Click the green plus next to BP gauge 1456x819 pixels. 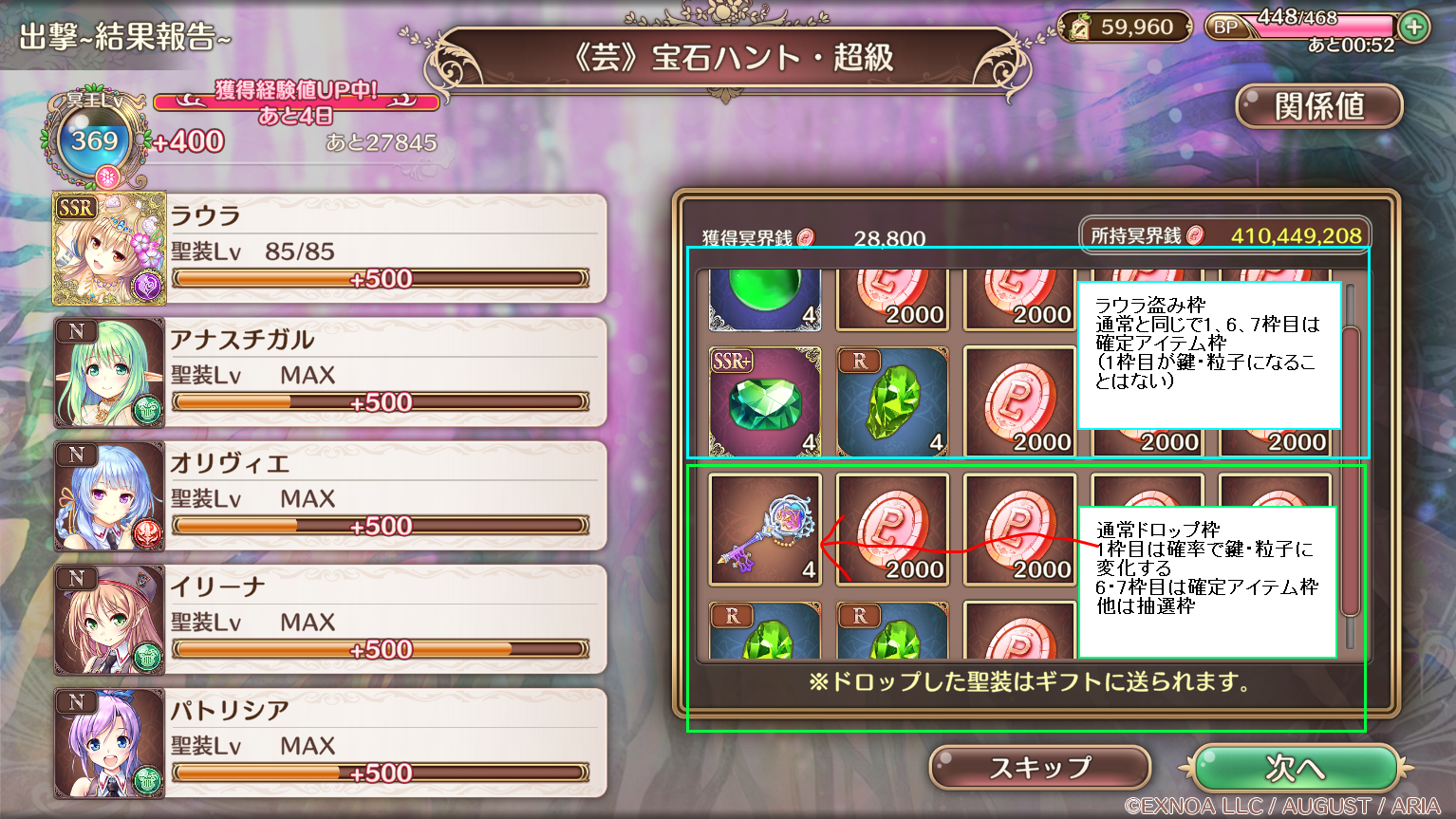coord(1413,28)
